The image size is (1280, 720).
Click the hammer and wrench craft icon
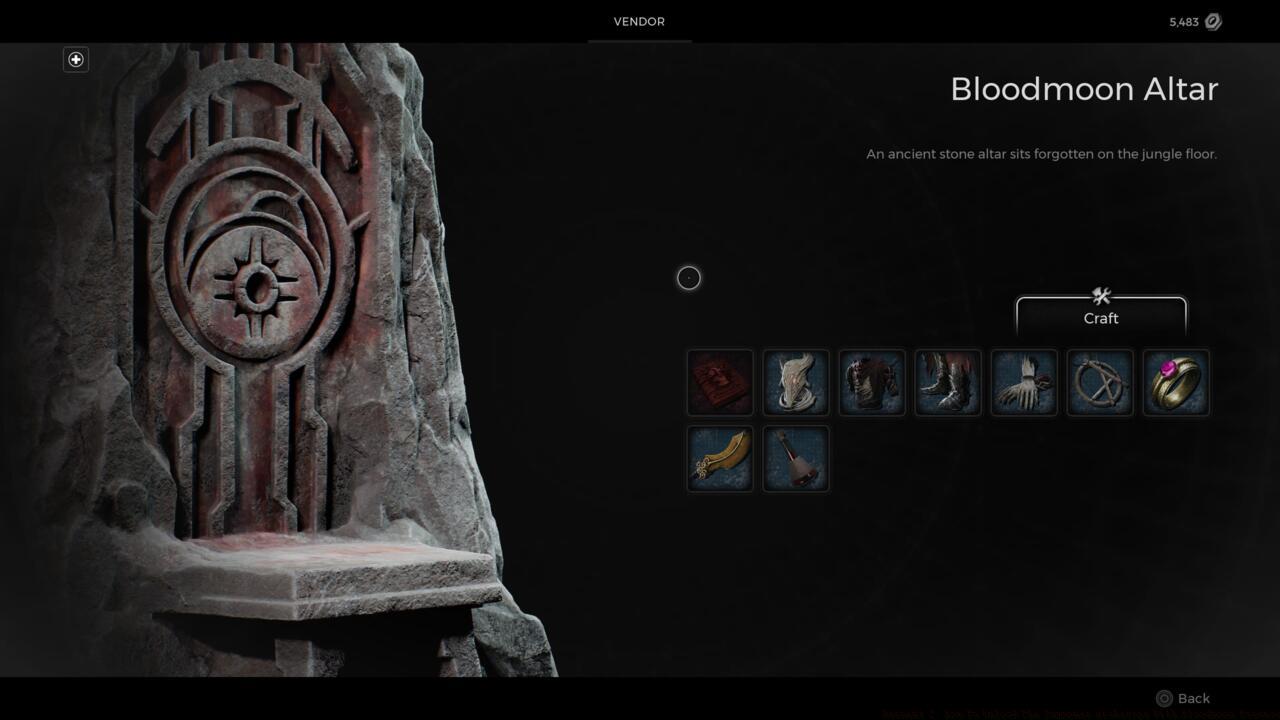tap(1101, 295)
